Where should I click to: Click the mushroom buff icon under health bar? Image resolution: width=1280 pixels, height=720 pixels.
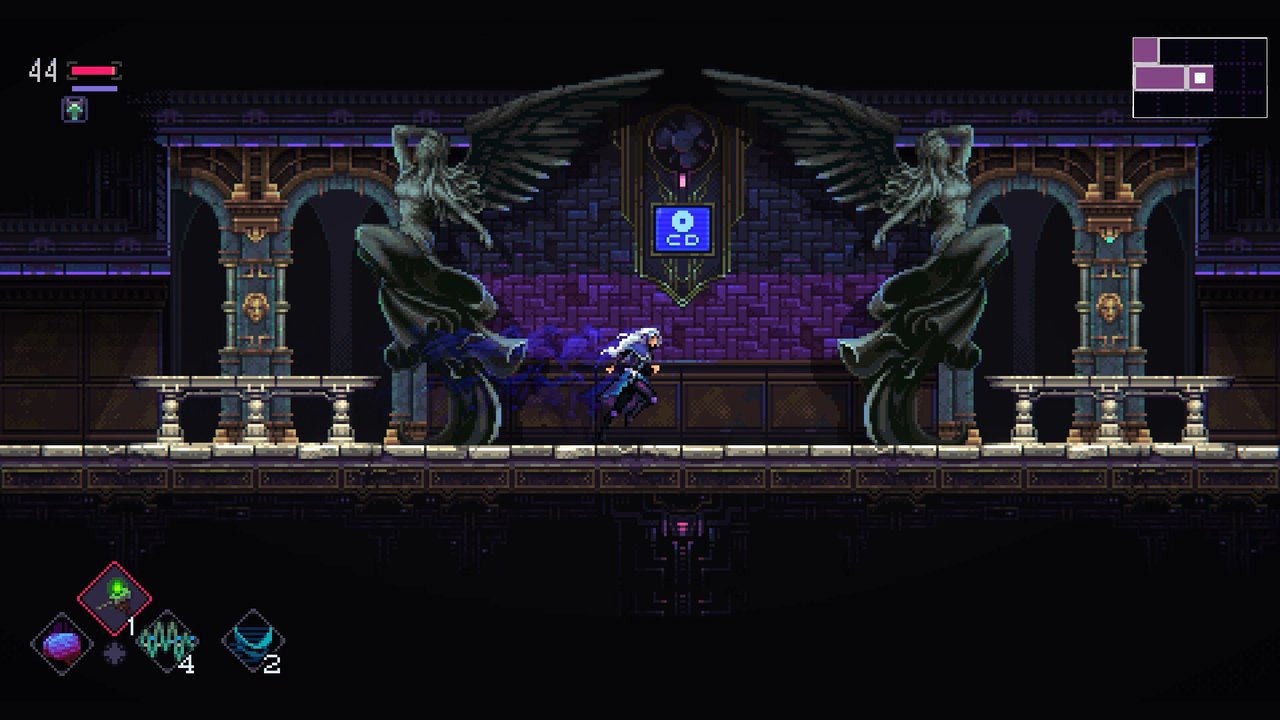(x=75, y=110)
